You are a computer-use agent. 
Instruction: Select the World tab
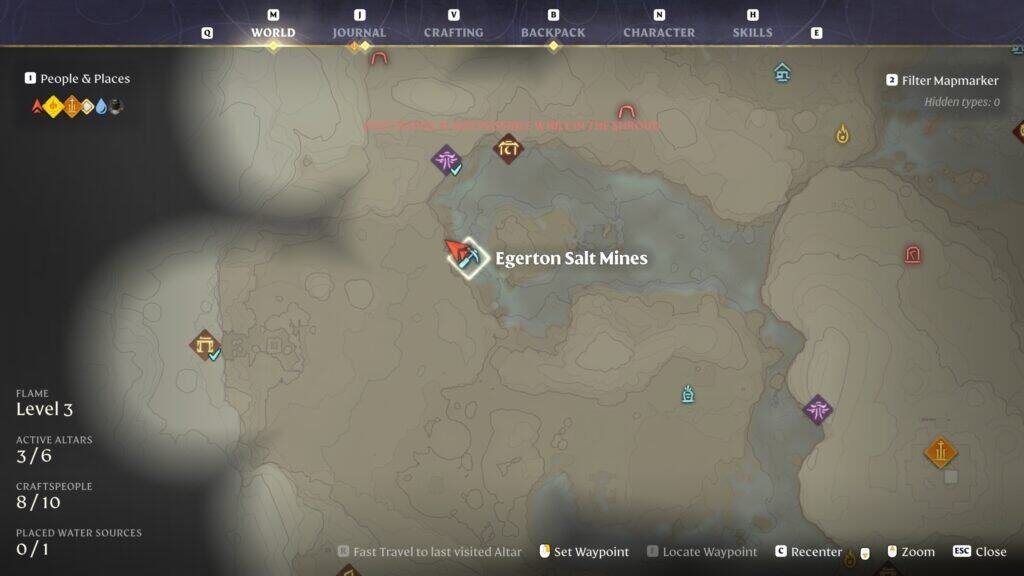click(x=273, y=32)
